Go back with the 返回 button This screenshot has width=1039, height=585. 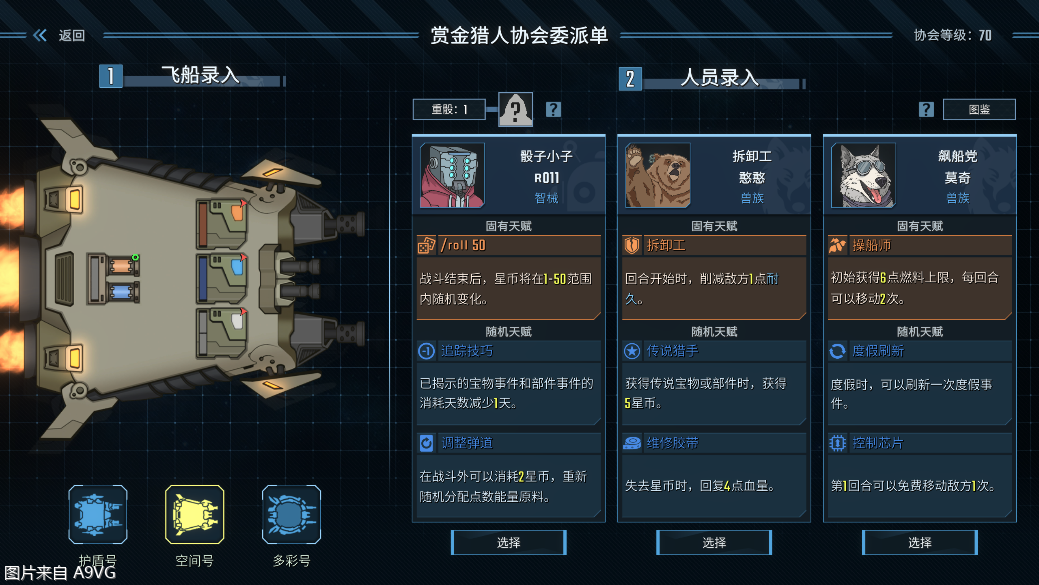(x=60, y=36)
